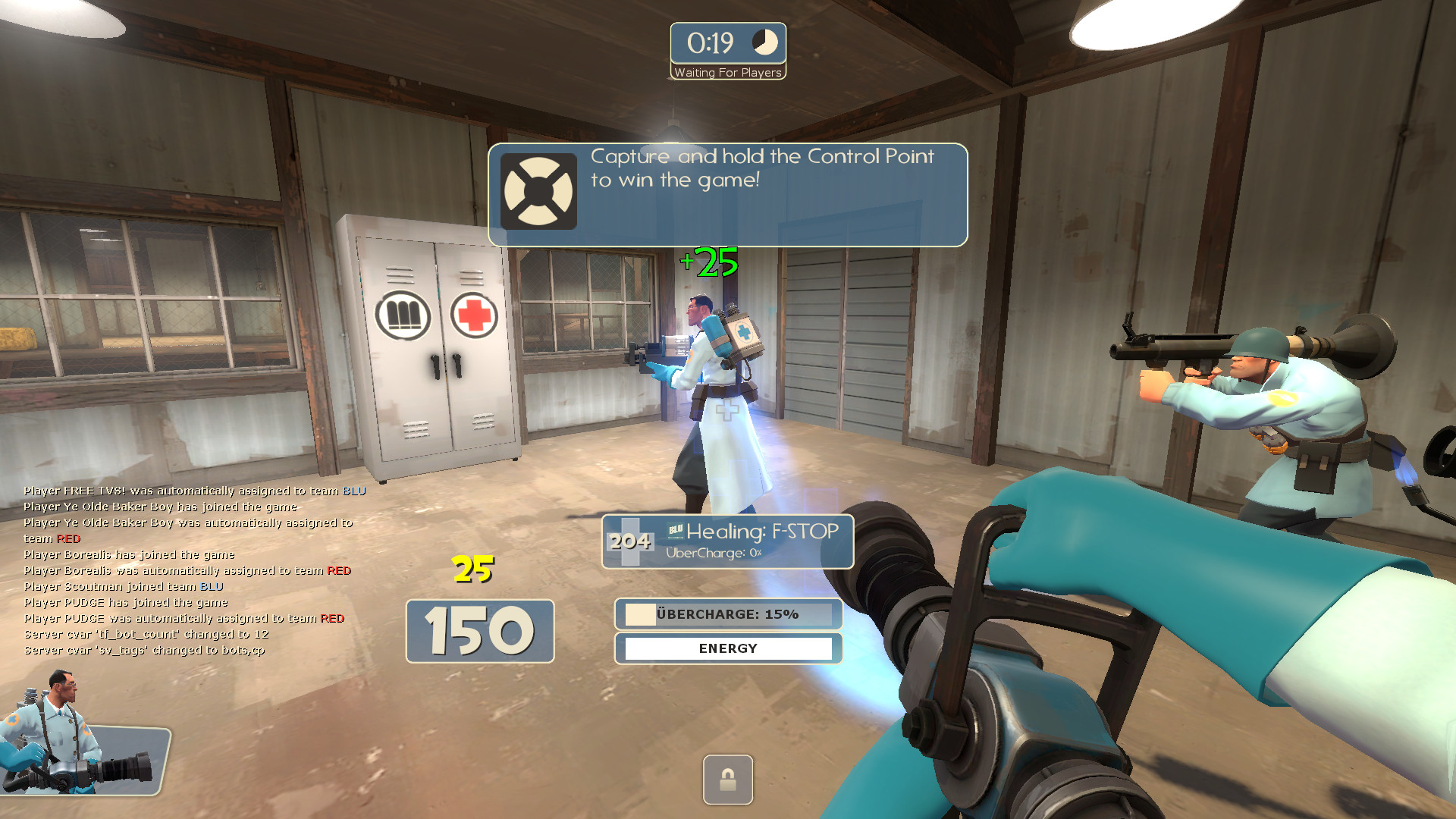Open the Healing: F-STOP target panel

(x=726, y=541)
